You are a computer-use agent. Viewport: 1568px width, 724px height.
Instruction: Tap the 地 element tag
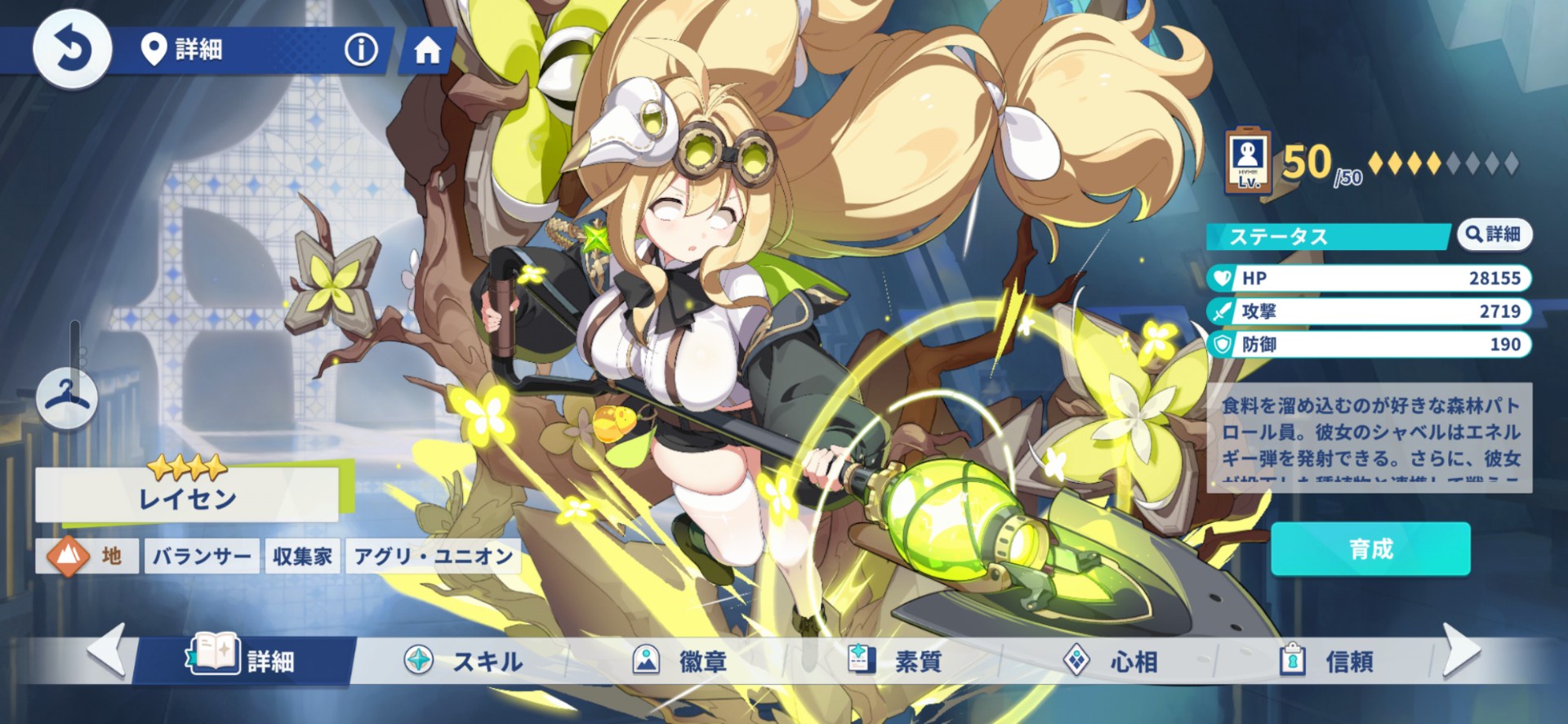tap(87, 556)
